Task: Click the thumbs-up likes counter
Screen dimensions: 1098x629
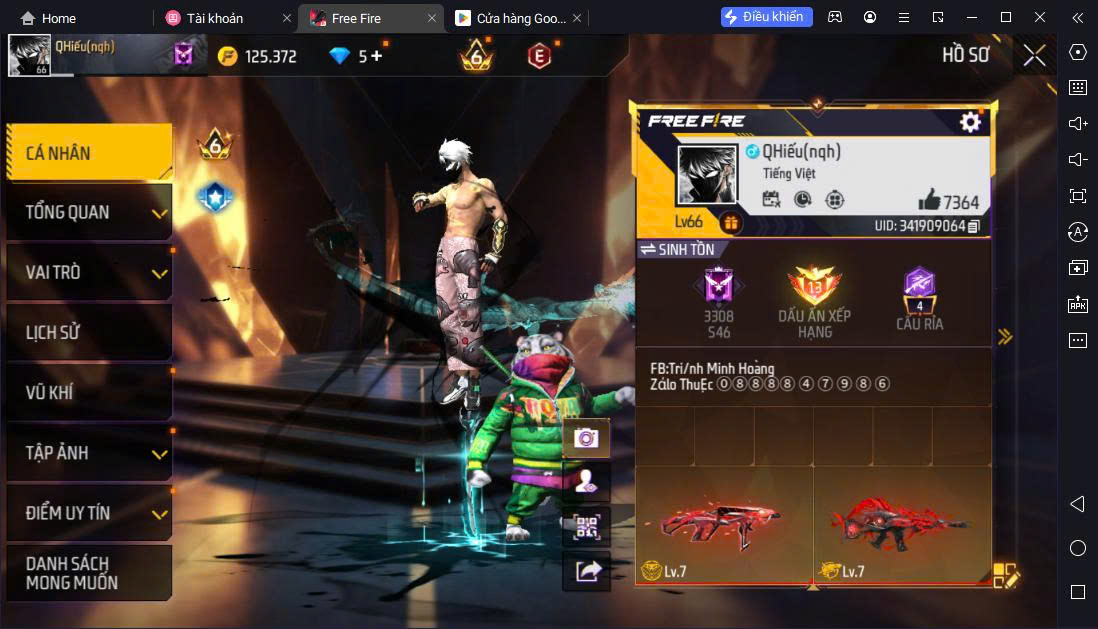Action: click(948, 201)
